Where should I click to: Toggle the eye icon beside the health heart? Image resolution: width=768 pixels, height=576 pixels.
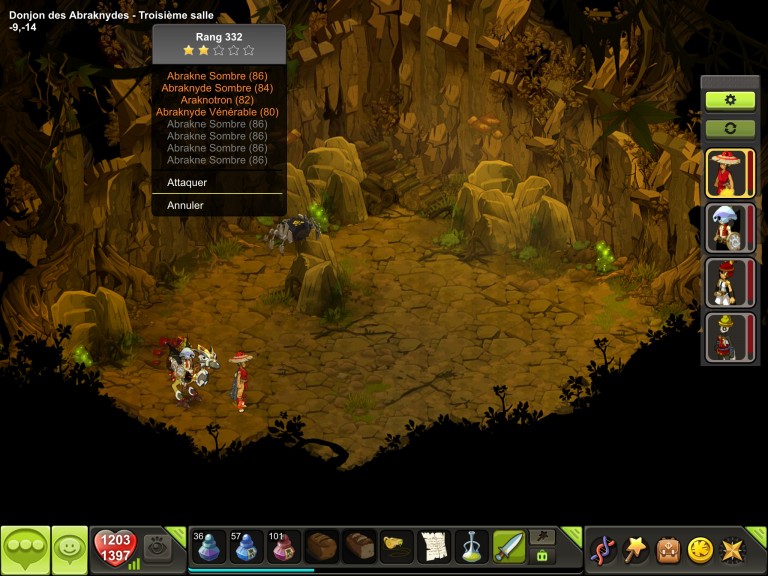click(156, 547)
